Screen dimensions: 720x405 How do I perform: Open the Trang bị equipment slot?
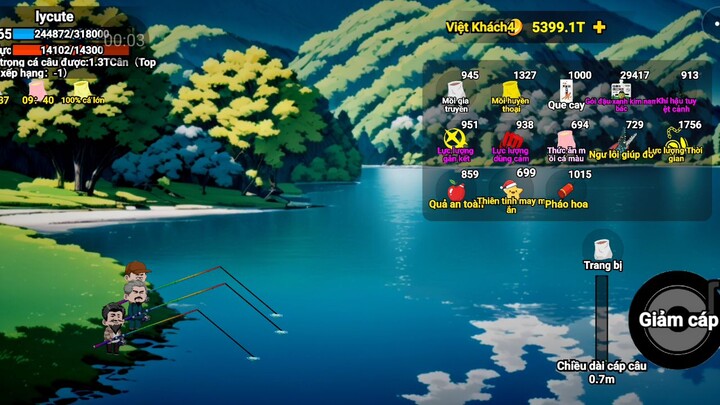602,251
